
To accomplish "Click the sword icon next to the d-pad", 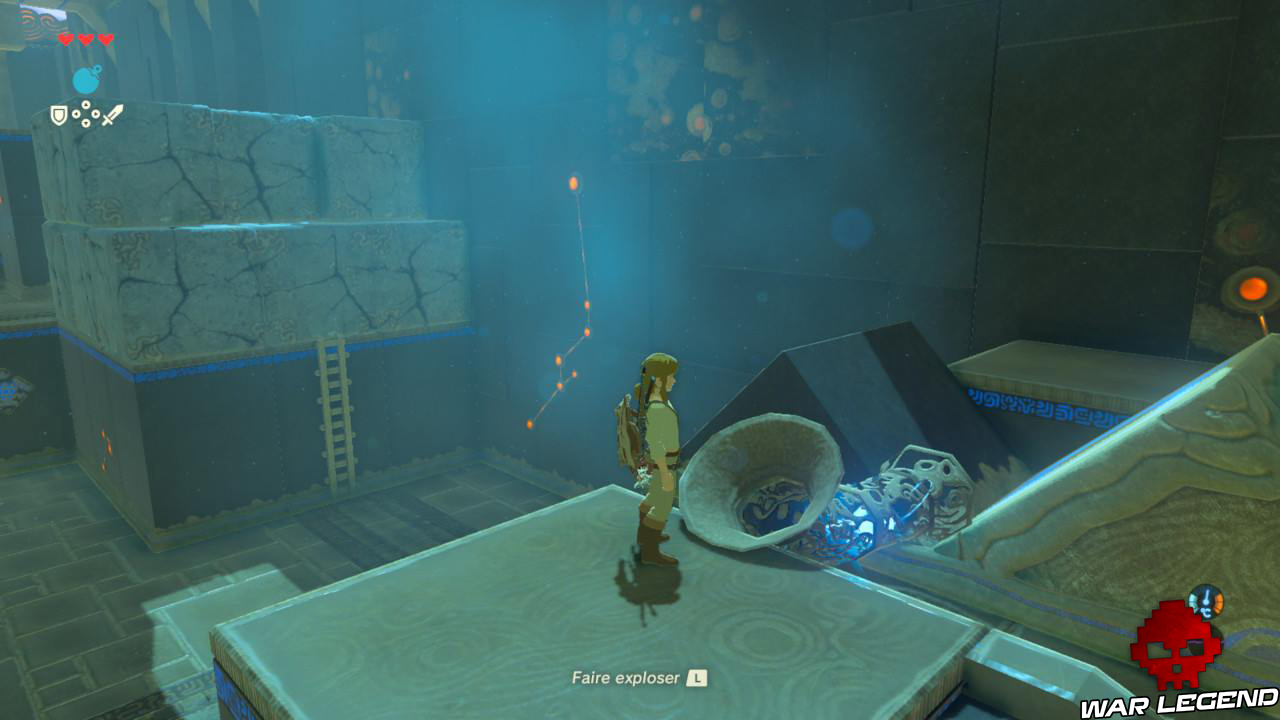I will [113, 115].
